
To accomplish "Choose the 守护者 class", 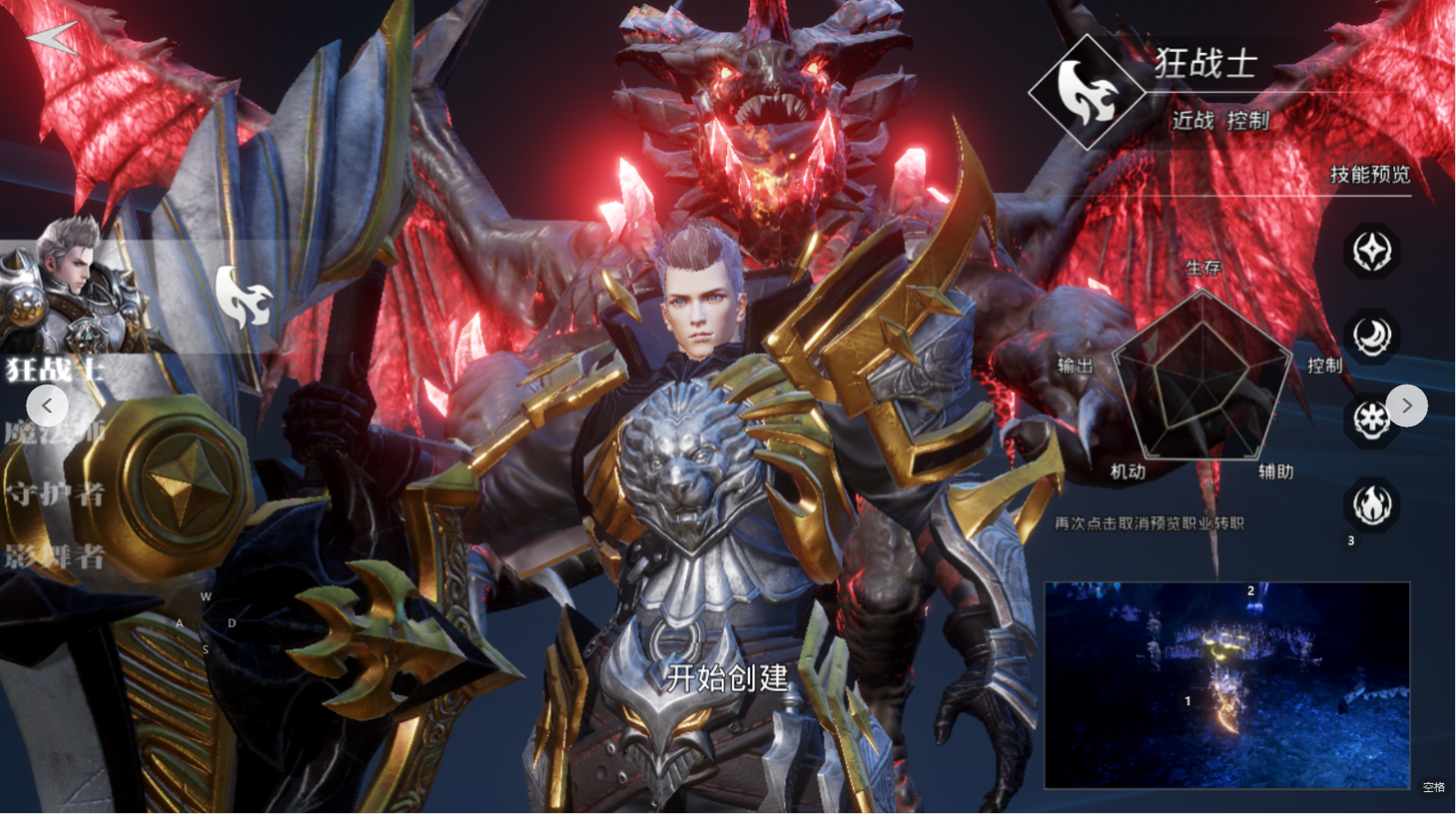I will [55, 494].
